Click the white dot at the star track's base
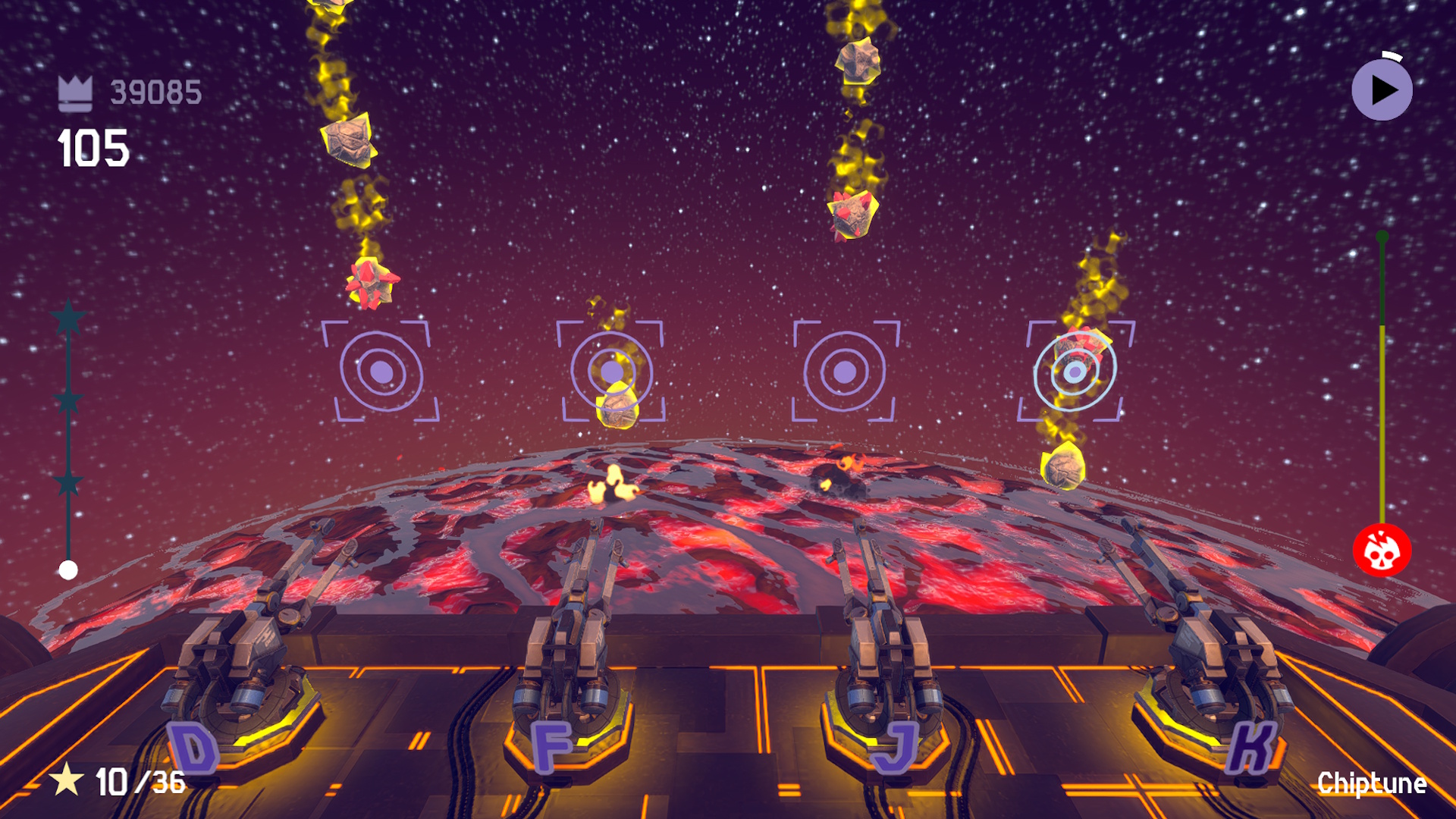Image resolution: width=1456 pixels, height=819 pixels. click(69, 566)
